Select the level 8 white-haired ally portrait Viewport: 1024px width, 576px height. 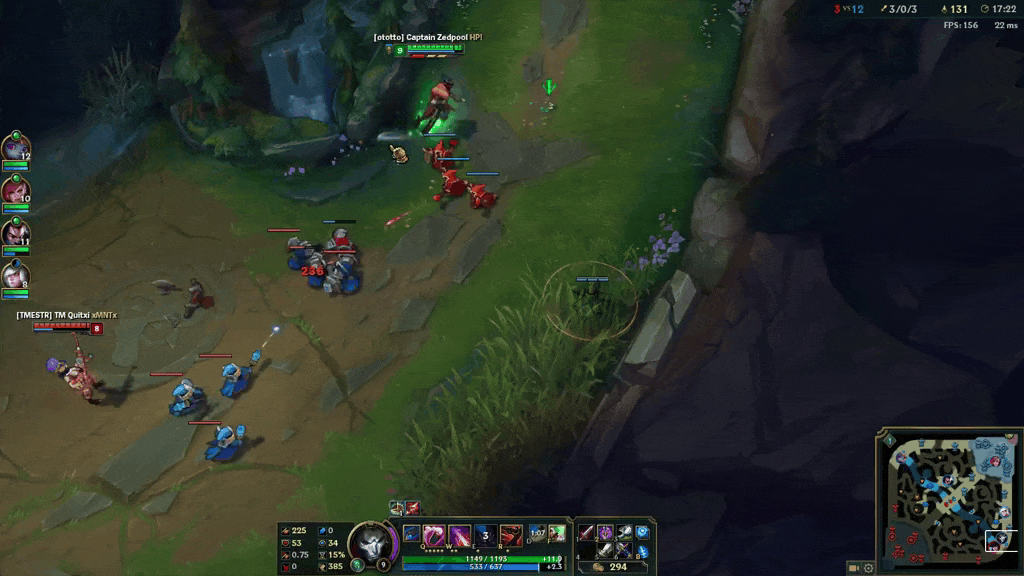pos(15,274)
